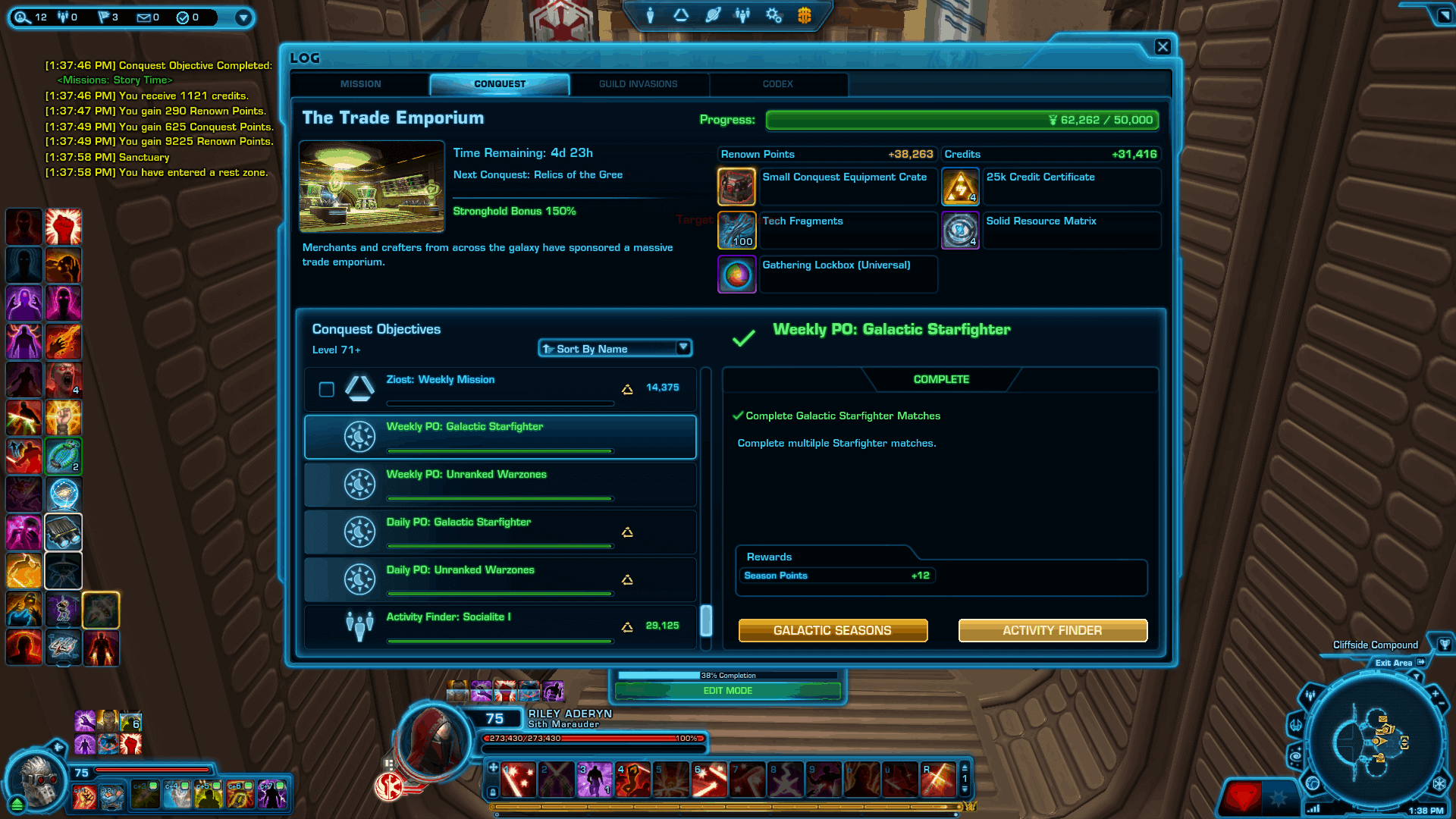Switch to the Mission tab
This screenshot has height=819, width=1456.
click(360, 84)
